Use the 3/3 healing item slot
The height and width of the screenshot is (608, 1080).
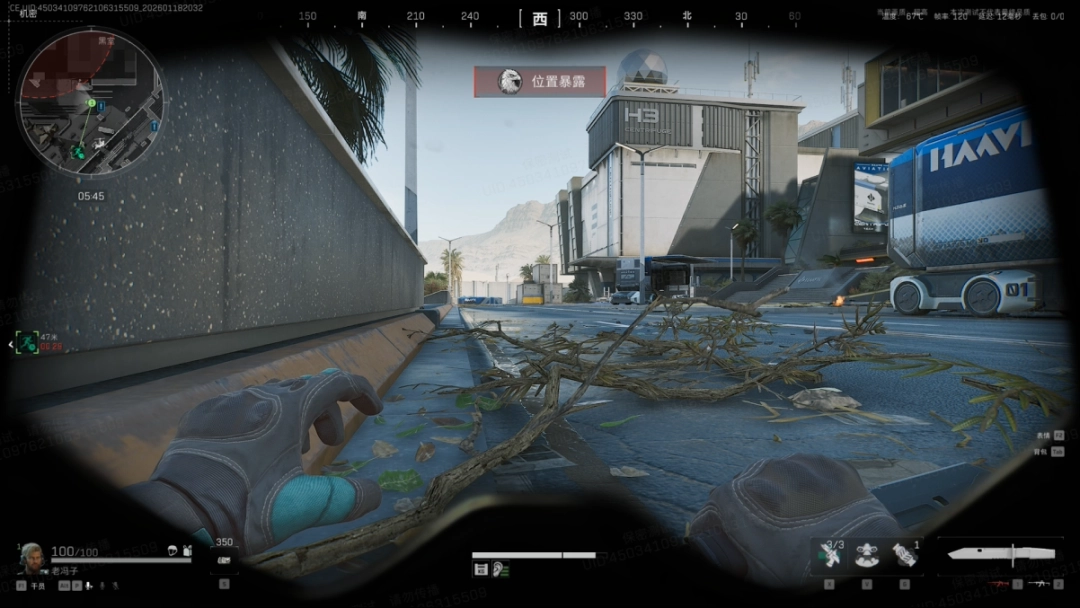pyautogui.click(x=829, y=555)
